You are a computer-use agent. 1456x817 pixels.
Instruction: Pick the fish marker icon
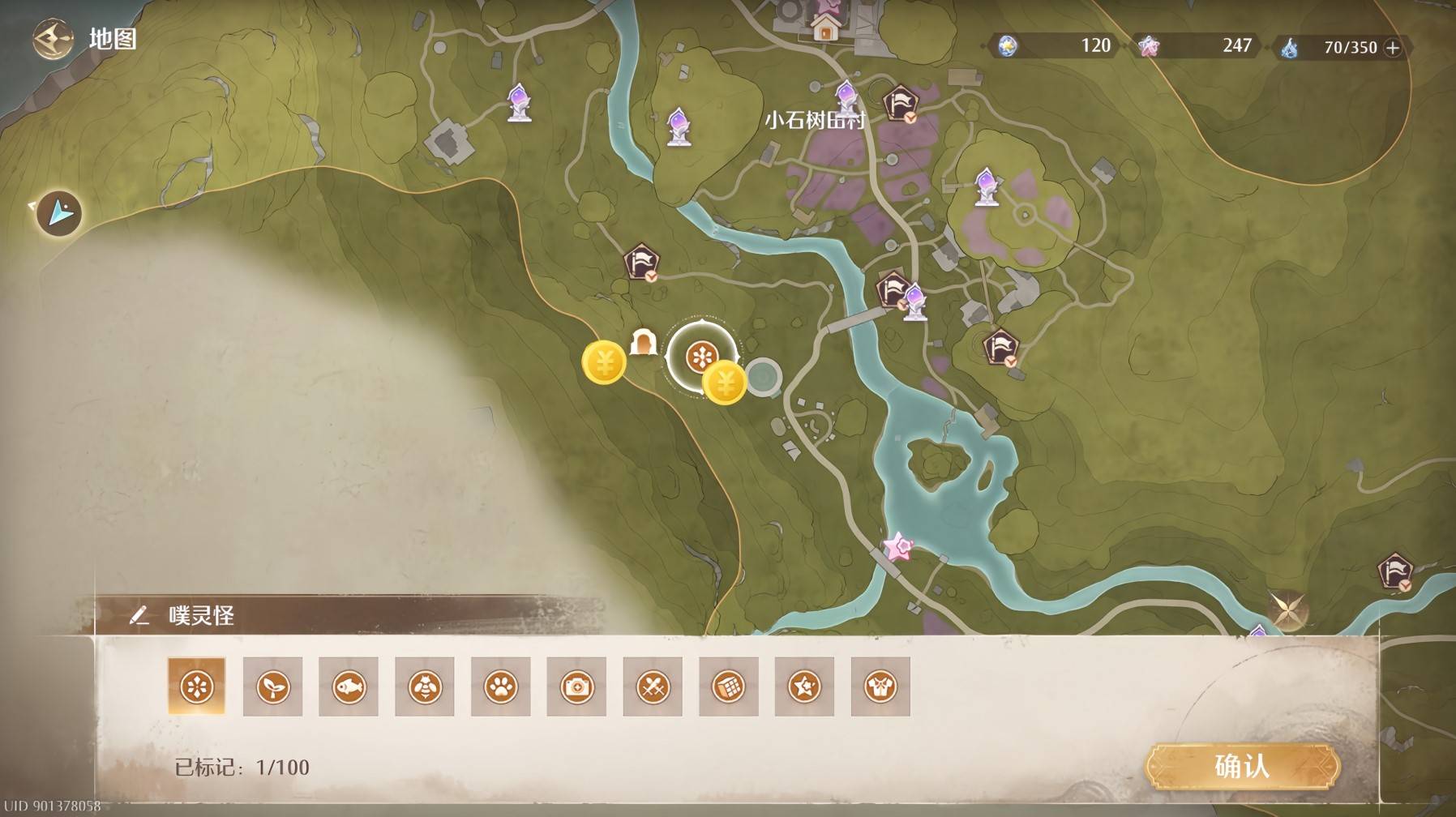[x=349, y=687]
